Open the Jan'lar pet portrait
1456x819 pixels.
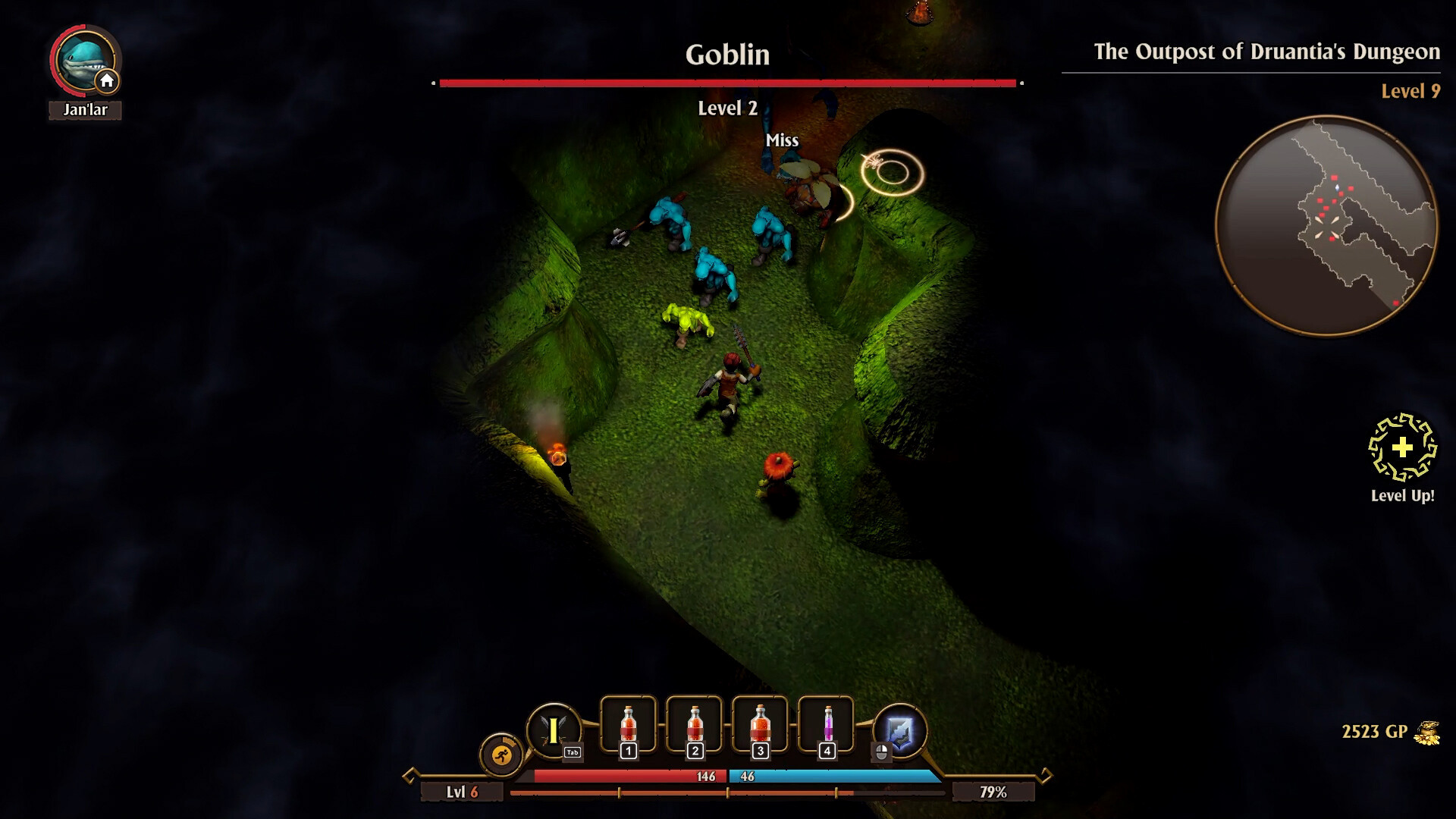pyautogui.click(x=84, y=61)
